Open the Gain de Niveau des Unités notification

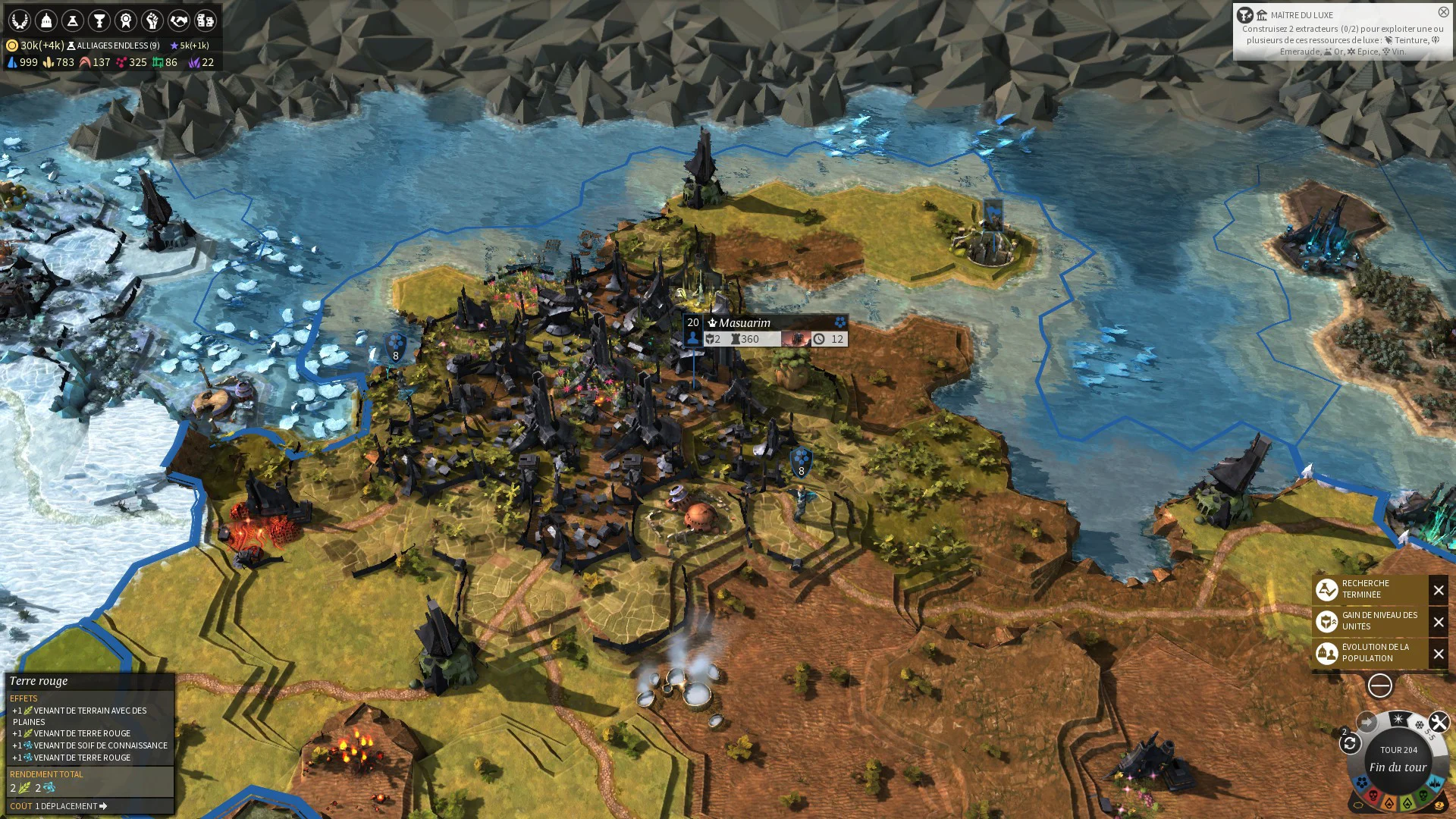coord(1370,621)
